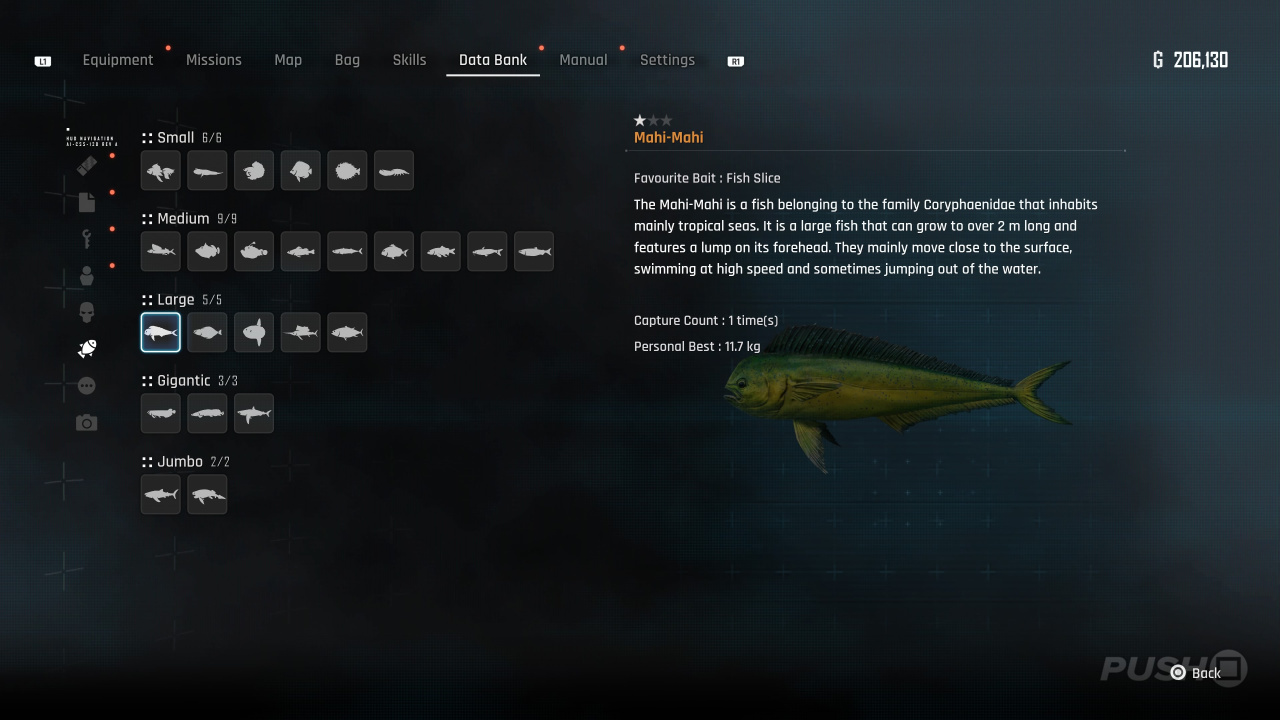Go to the Map tab
This screenshot has width=1280, height=720.
coord(288,60)
